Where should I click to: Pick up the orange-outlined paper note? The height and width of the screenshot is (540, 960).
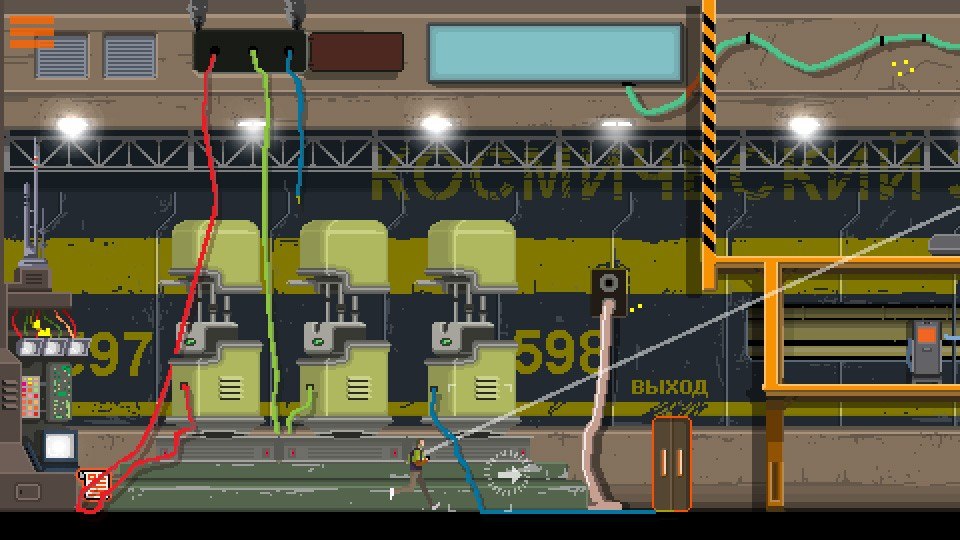point(94,485)
